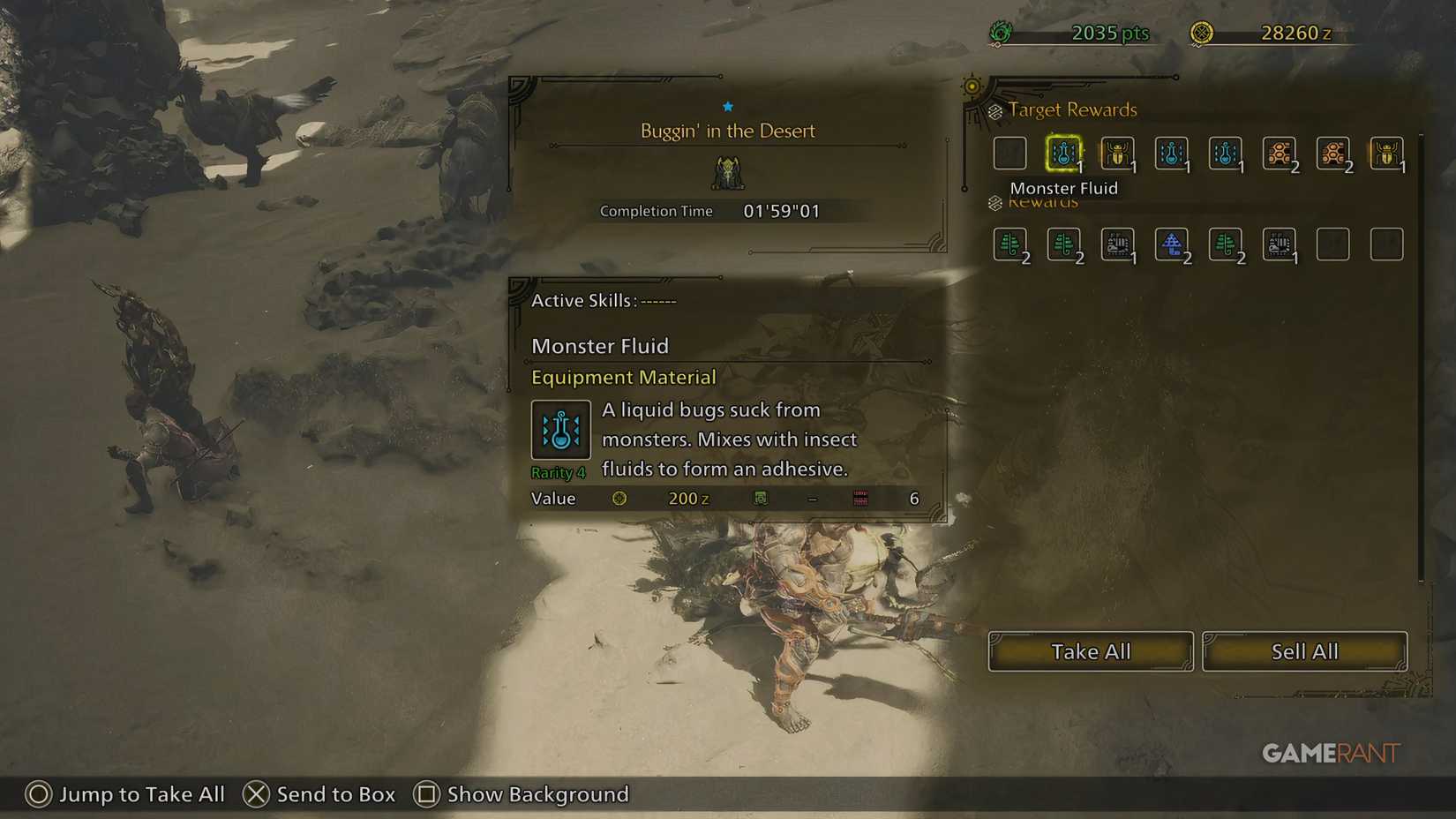The width and height of the screenshot is (1456, 819).
Task: Select a honeycomb hide reward showing quantity 2
Action: pyautogui.click(x=1280, y=153)
